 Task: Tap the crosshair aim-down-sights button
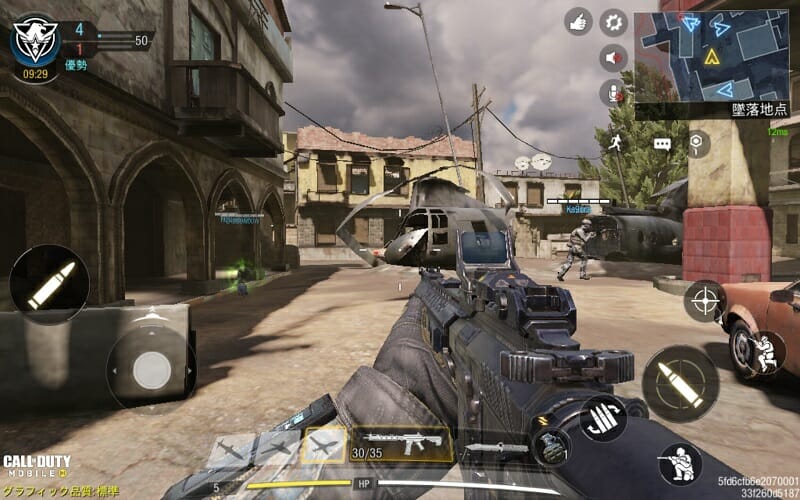point(704,301)
